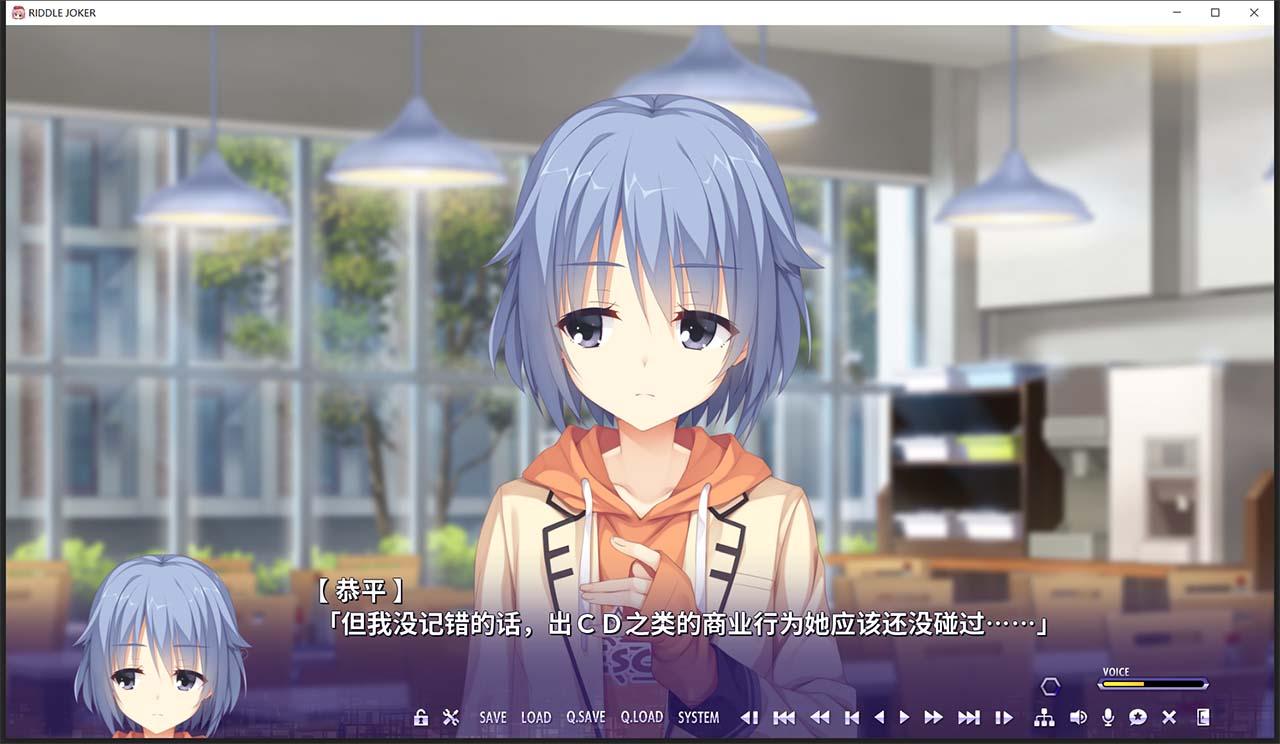Click the Q.LOAD button
1280x744 pixels.
point(640,717)
